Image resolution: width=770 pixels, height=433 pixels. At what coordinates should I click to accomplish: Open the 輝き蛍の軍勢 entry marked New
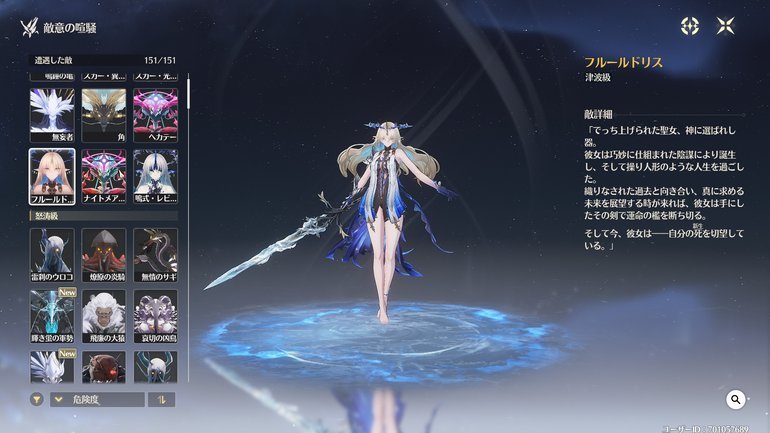click(x=52, y=315)
